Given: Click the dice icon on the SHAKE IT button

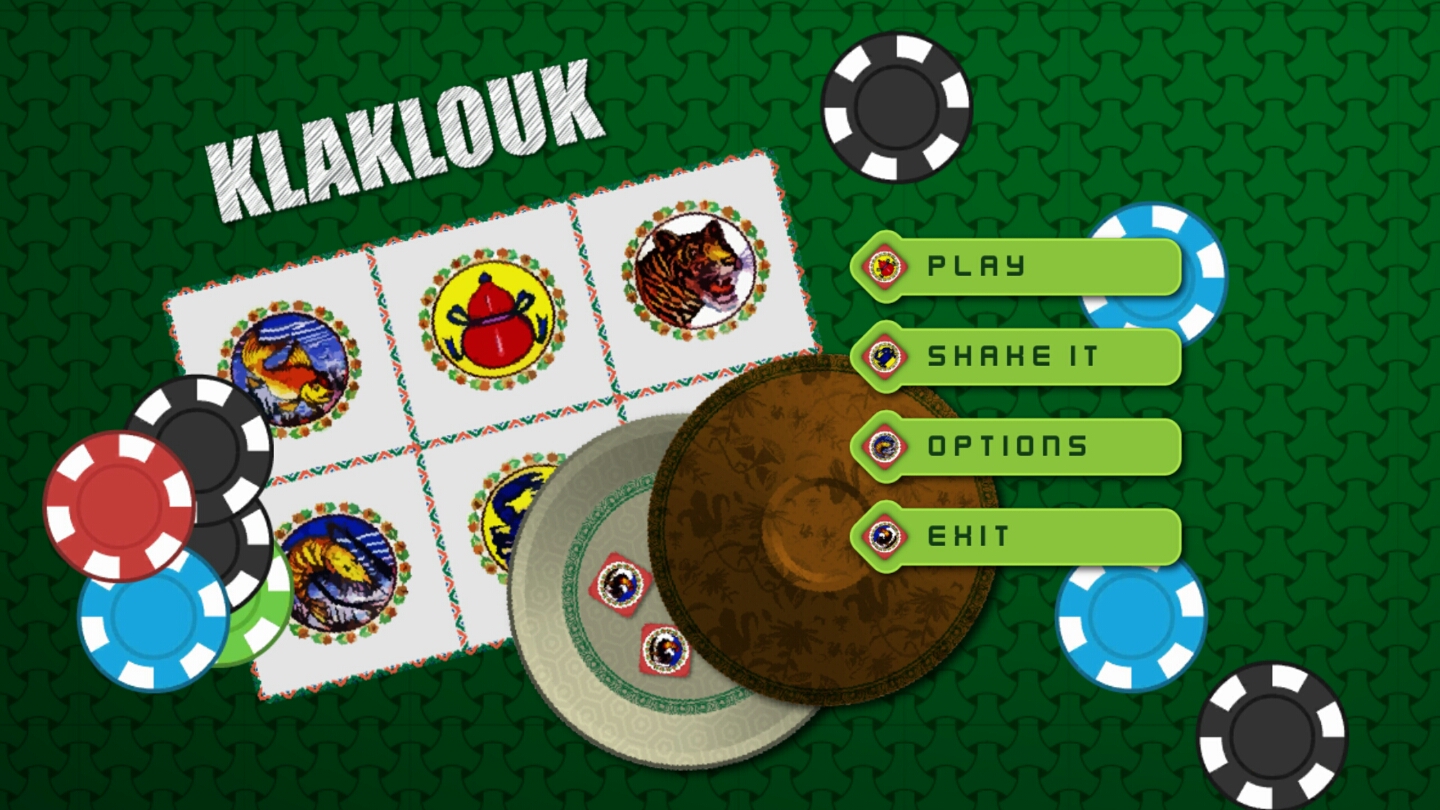Looking at the screenshot, I should [884, 355].
